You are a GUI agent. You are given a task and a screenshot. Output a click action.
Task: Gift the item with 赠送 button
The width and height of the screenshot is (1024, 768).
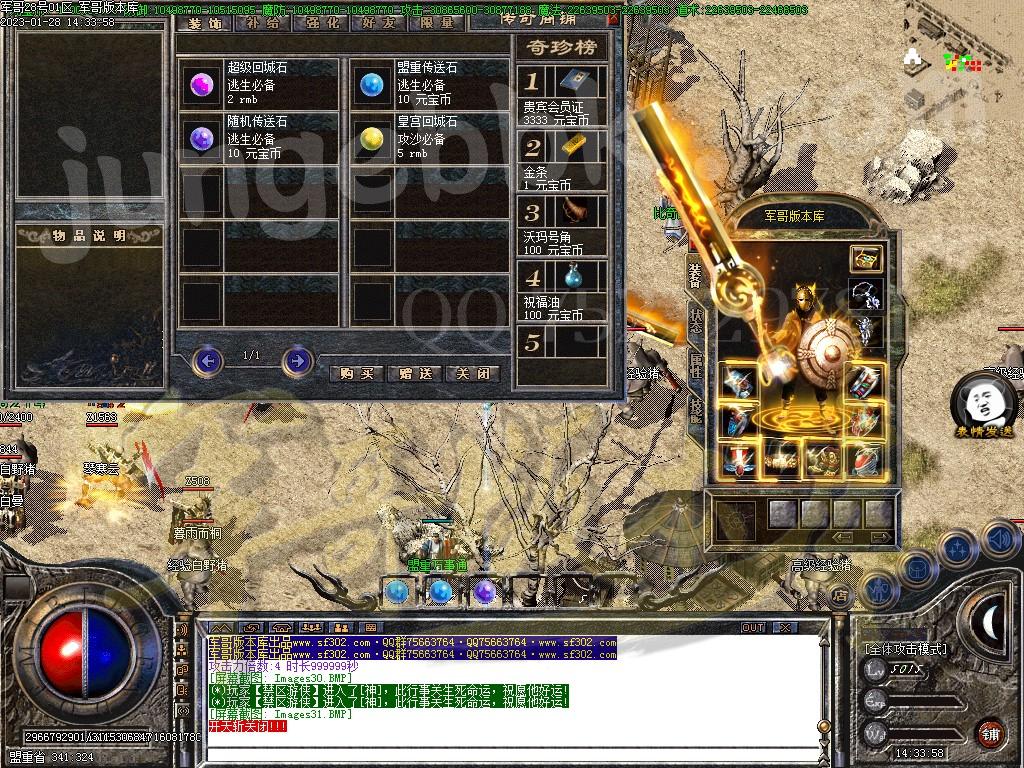tap(414, 373)
